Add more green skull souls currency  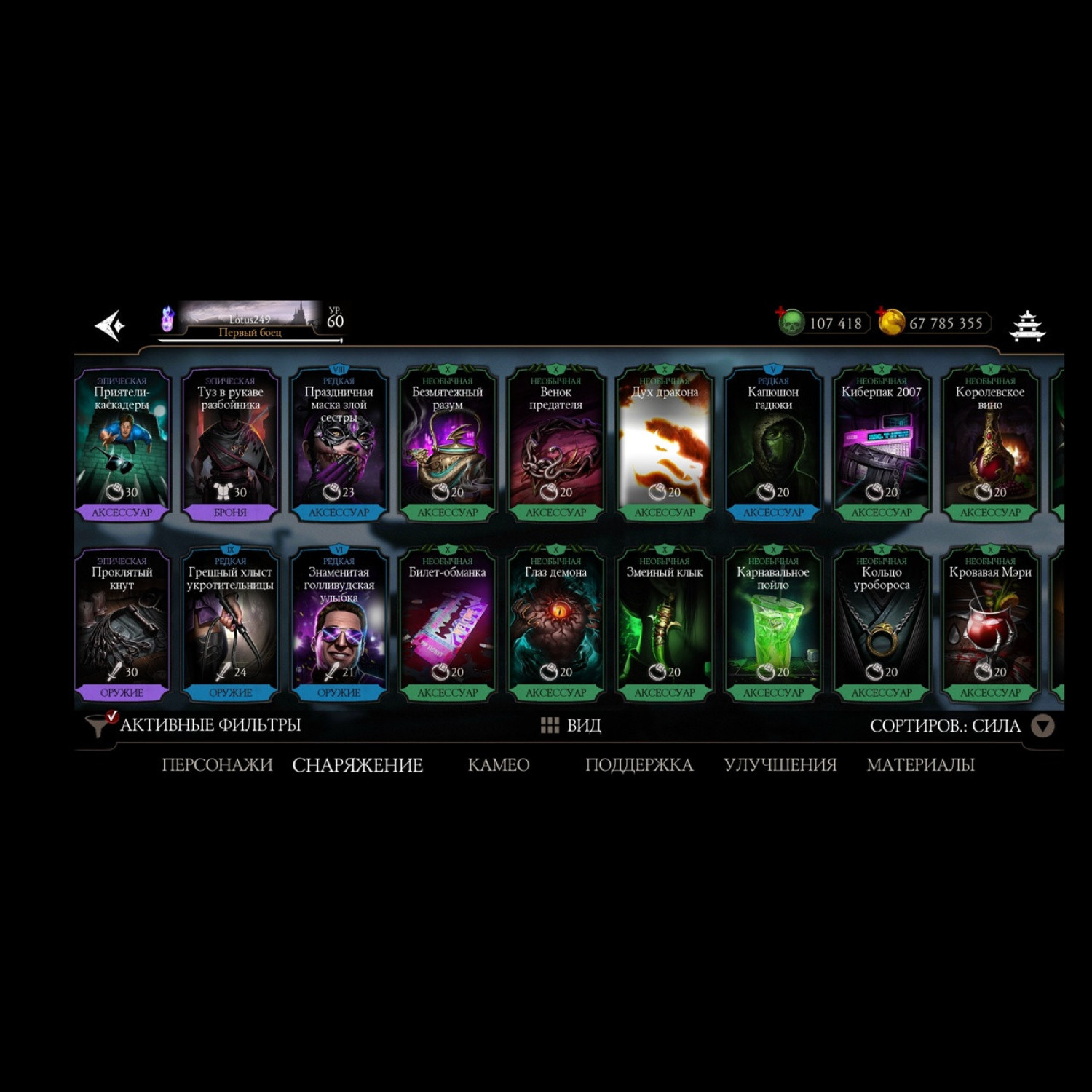tap(790, 322)
